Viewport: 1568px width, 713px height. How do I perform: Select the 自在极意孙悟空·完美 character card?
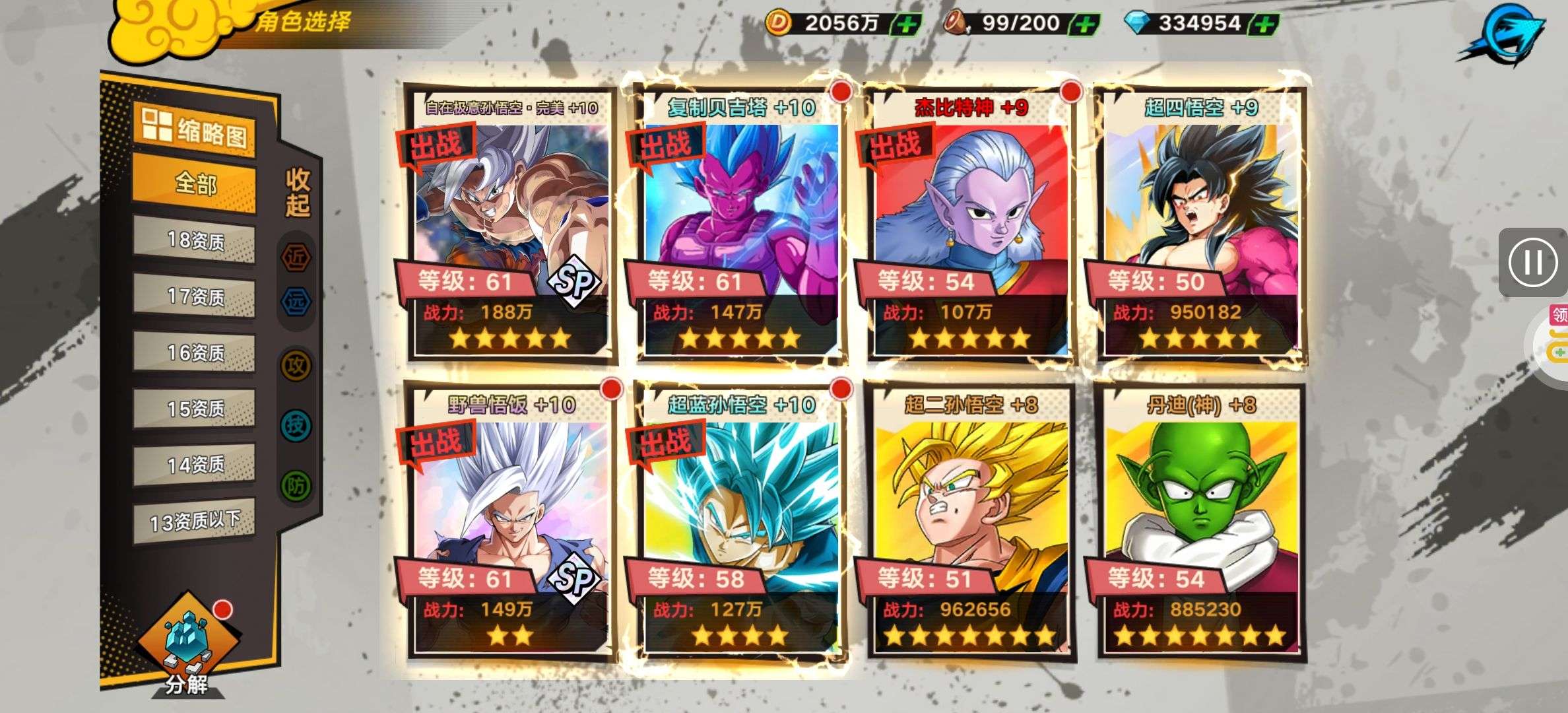tap(511, 224)
